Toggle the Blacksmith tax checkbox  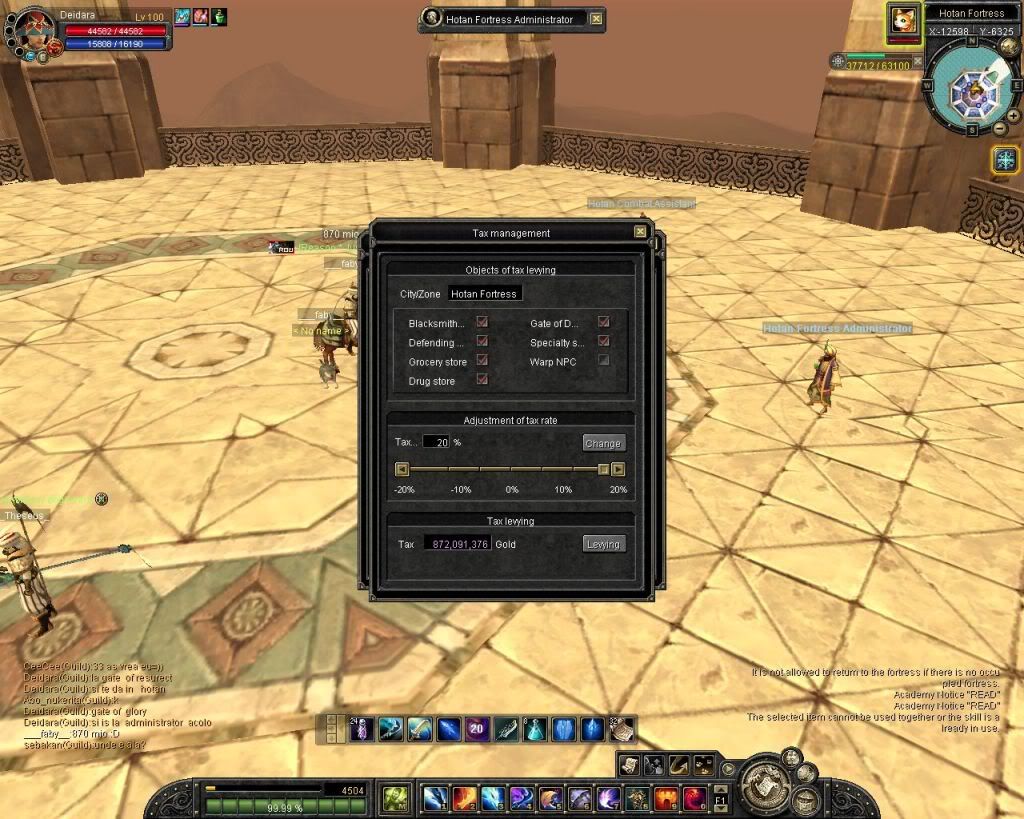(x=482, y=322)
